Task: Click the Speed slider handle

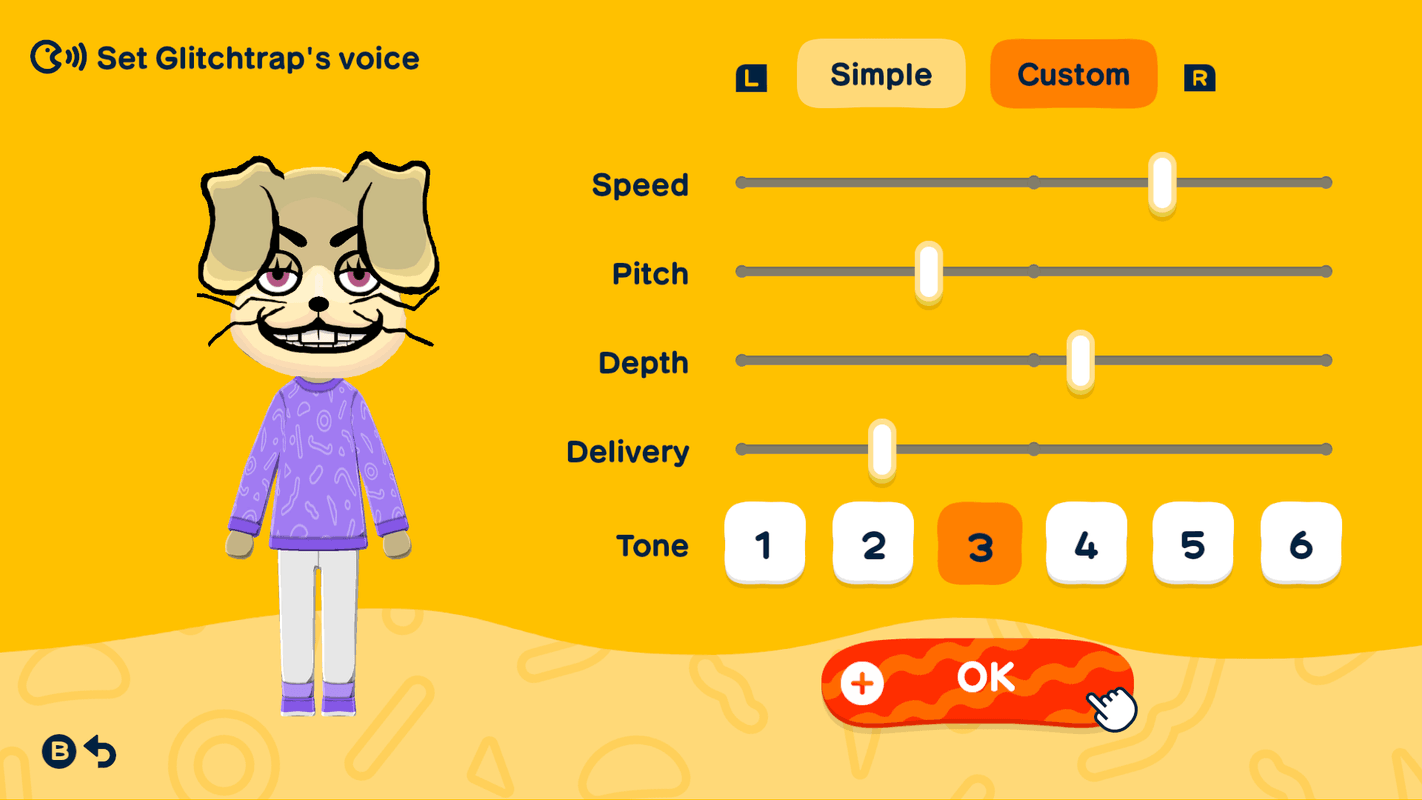Action: [1160, 182]
